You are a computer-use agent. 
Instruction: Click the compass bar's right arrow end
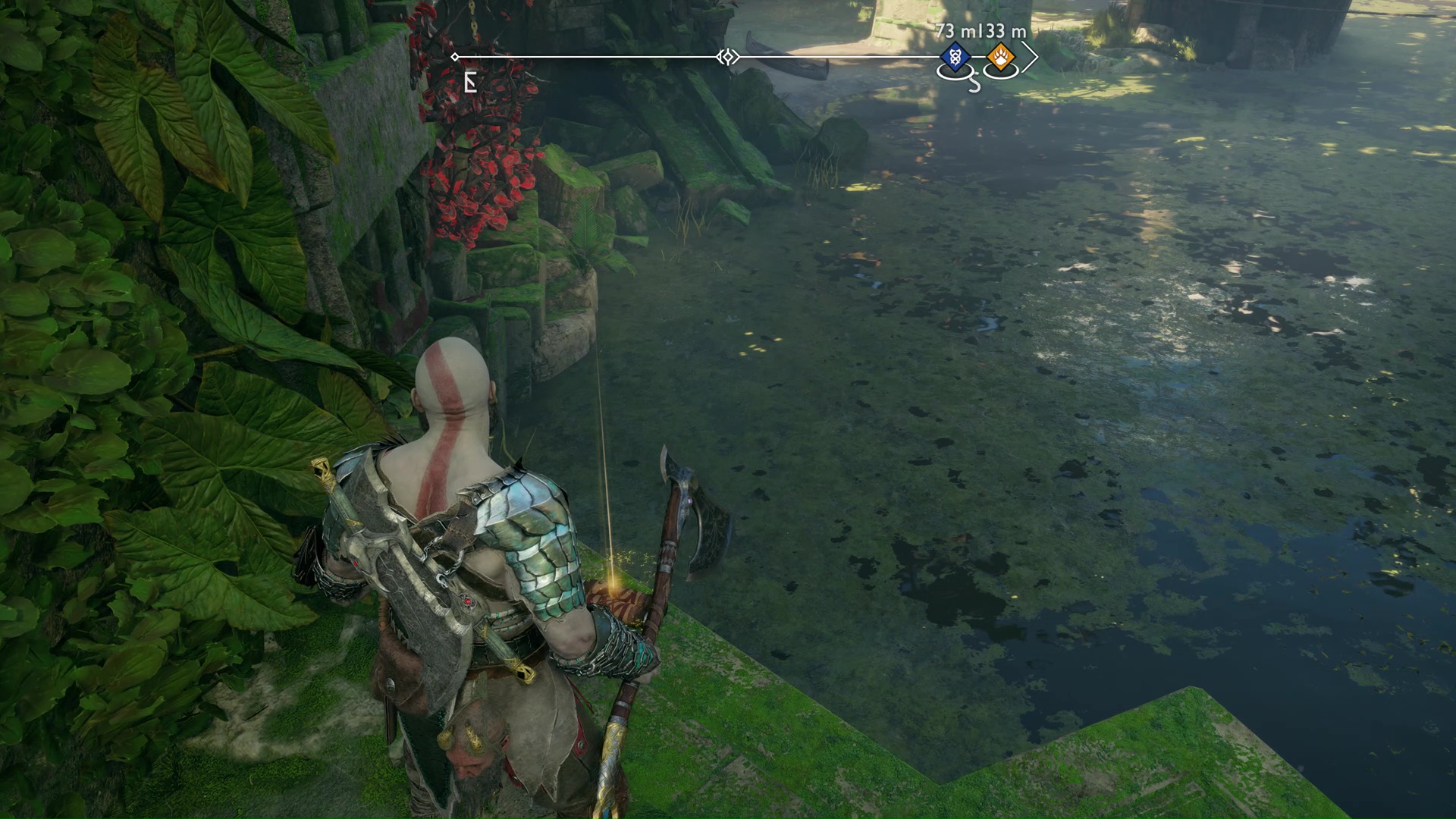pos(1030,58)
